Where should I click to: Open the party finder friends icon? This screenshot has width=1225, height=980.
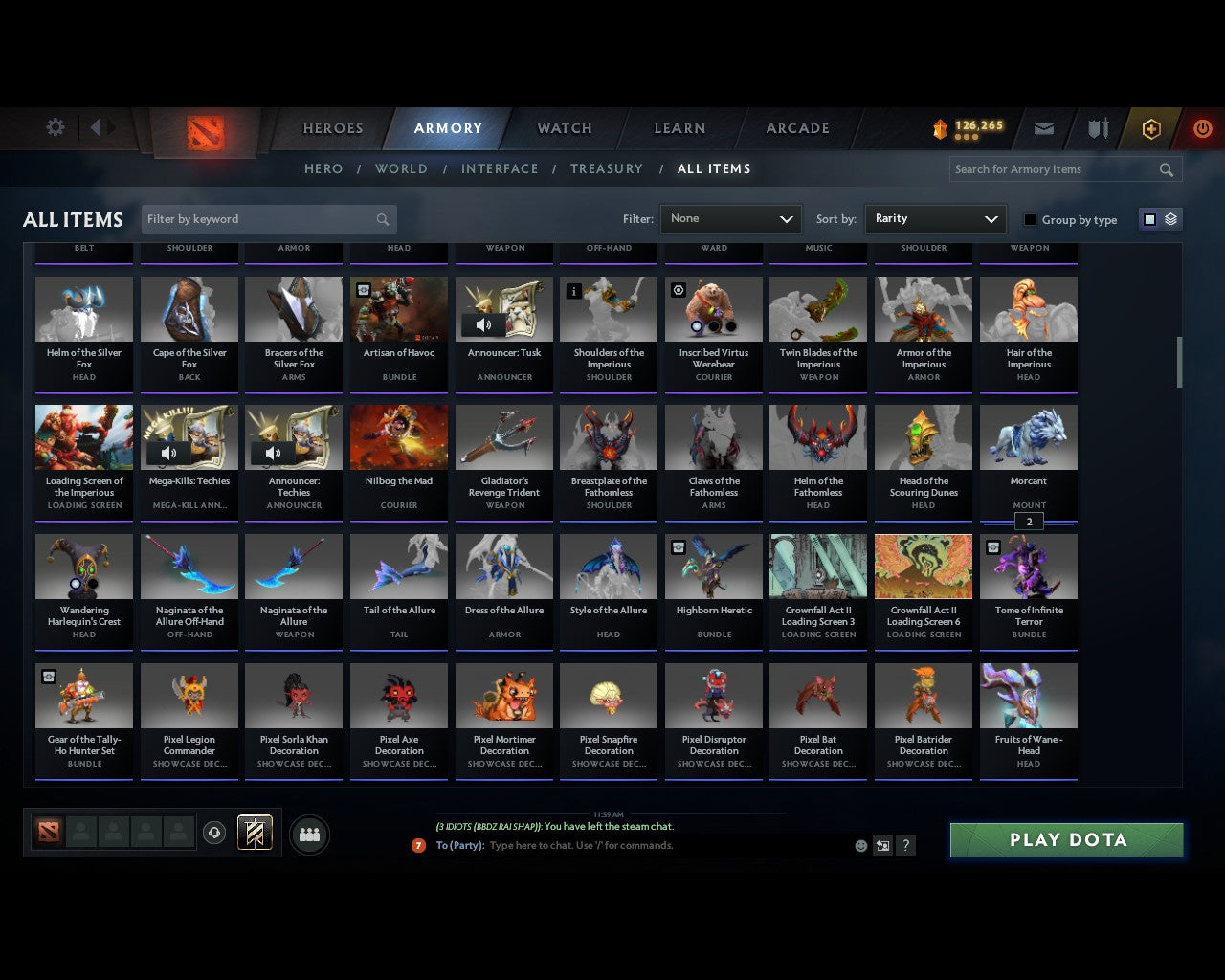tap(309, 834)
